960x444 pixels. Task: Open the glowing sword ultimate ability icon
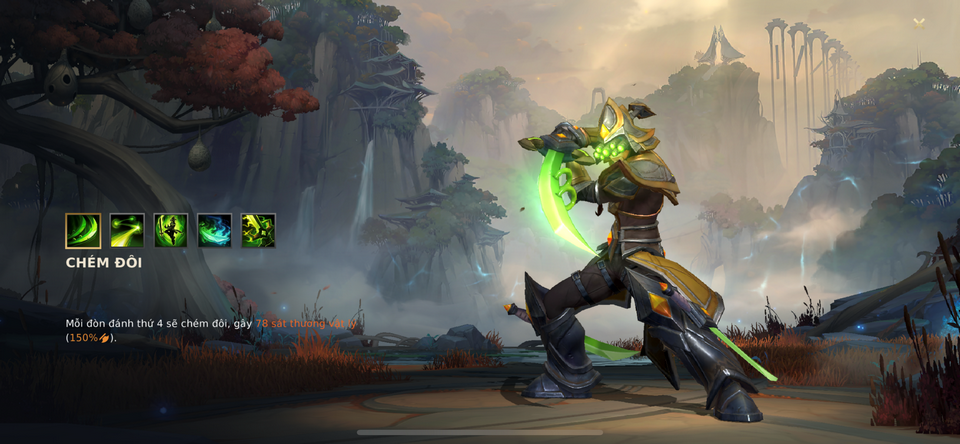(258, 230)
